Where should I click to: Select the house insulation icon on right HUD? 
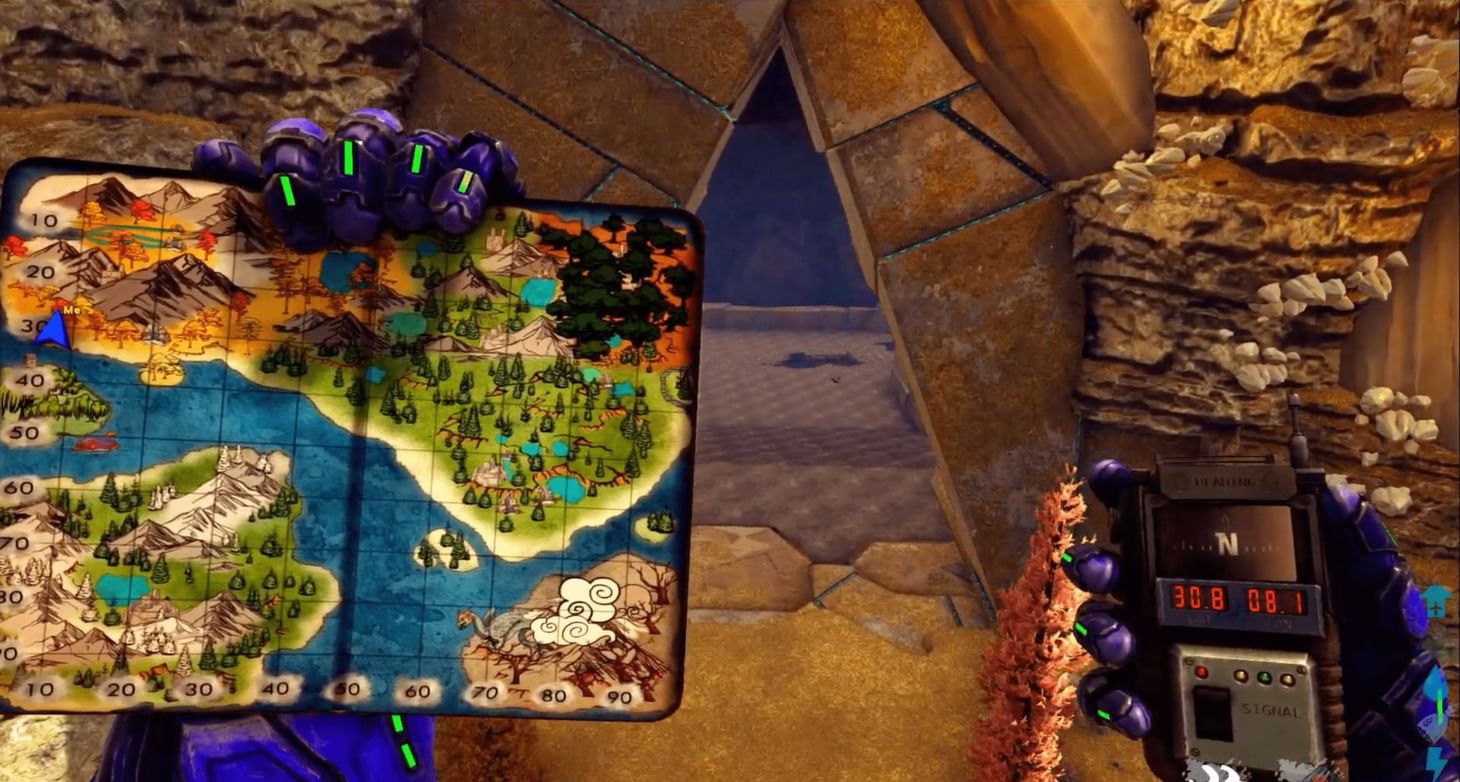pyautogui.click(x=1436, y=600)
